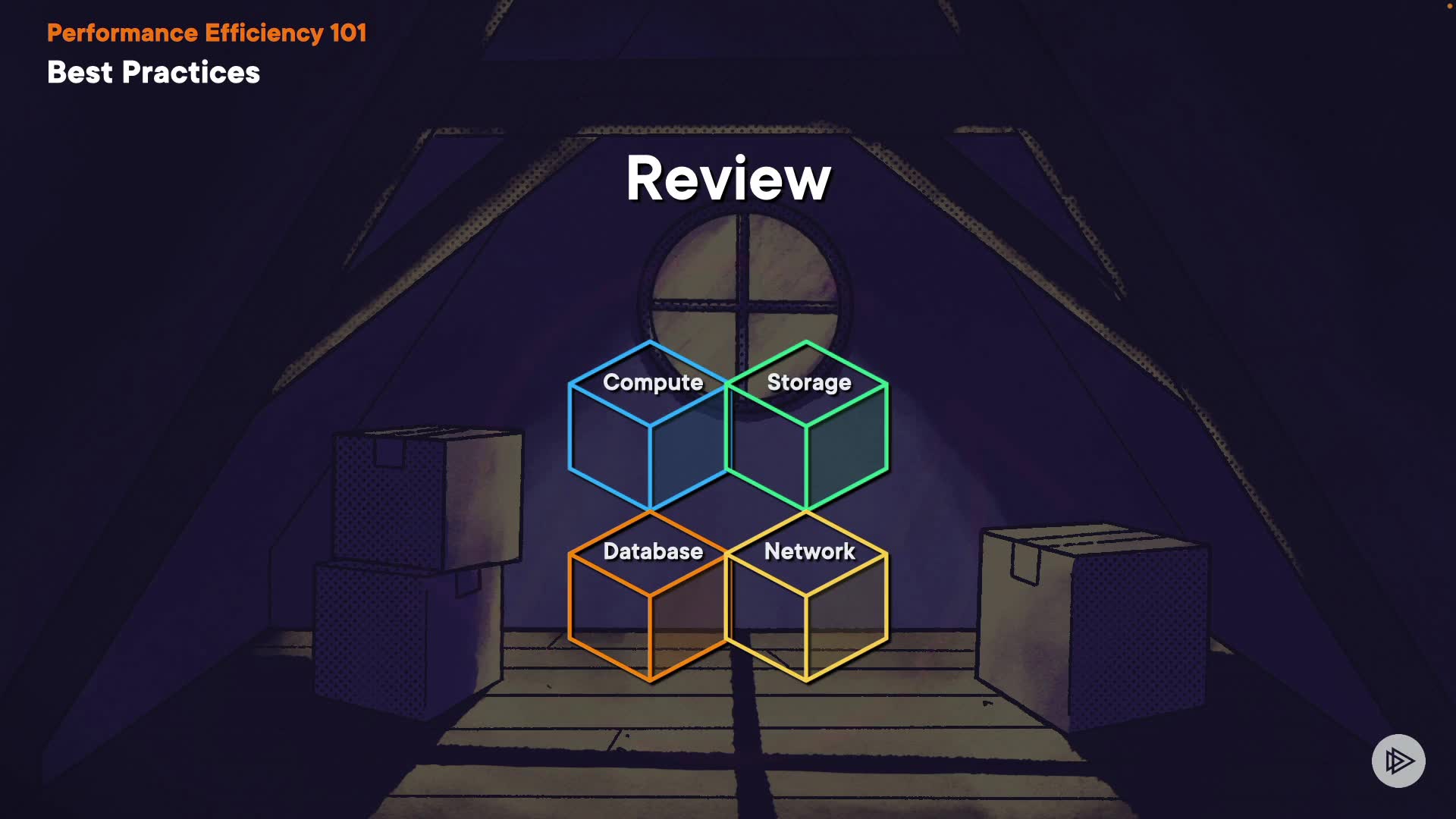This screenshot has height=819, width=1456.
Task: Select the blue Compute cube
Action: (649, 426)
